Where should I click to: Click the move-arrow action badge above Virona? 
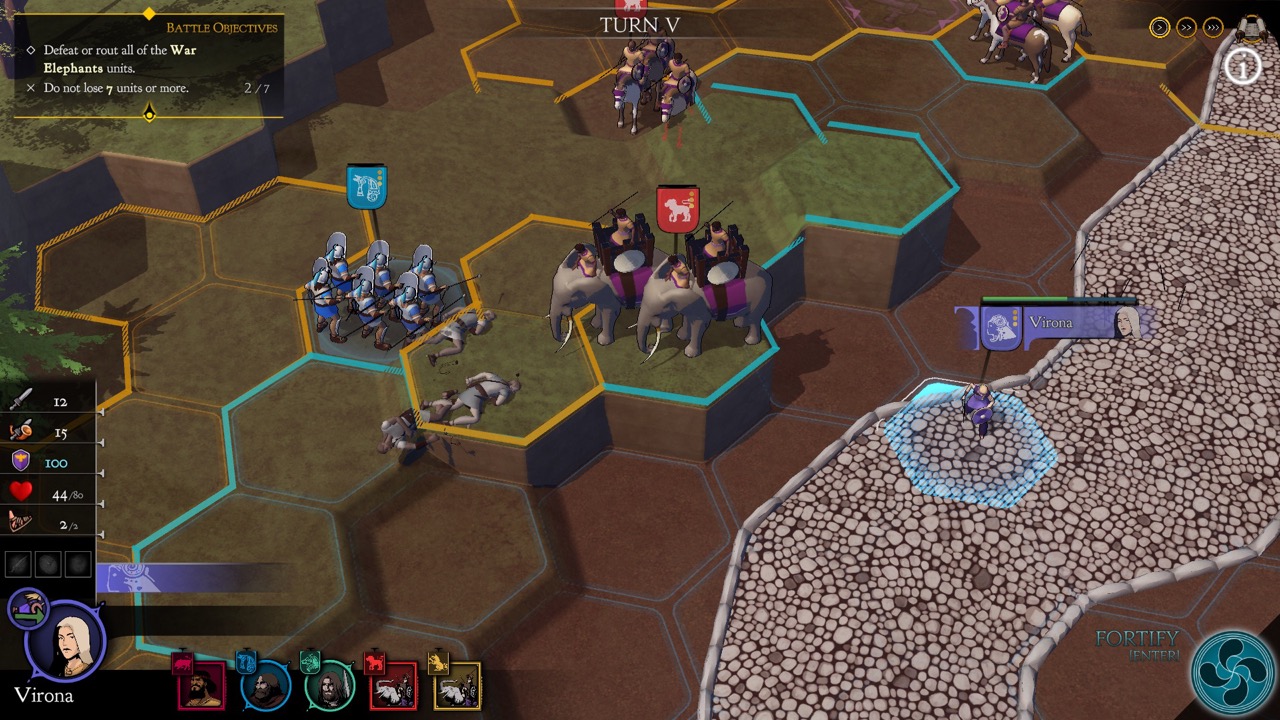[x=29, y=607]
